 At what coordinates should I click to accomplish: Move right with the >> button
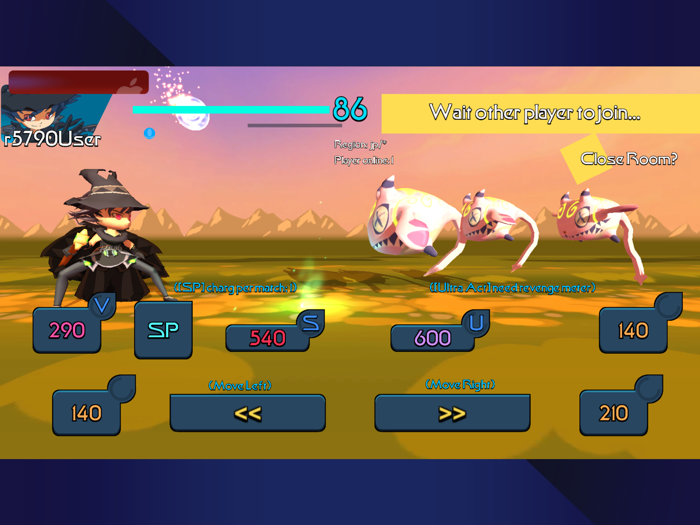pyautogui.click(x=452, y=413)
